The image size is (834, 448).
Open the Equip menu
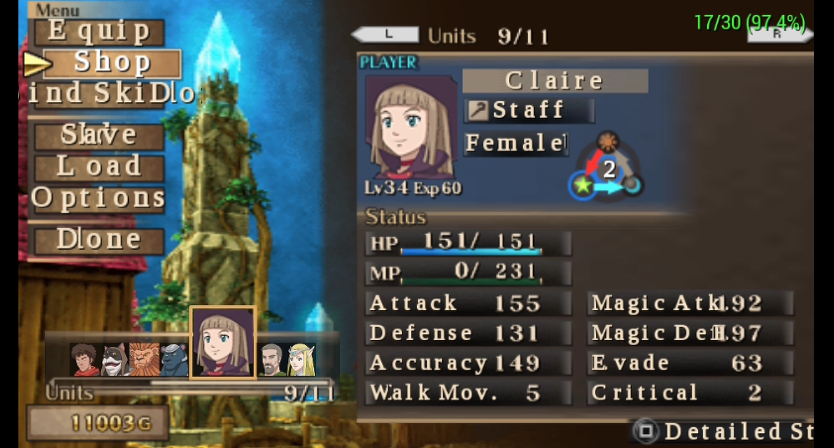98,31
